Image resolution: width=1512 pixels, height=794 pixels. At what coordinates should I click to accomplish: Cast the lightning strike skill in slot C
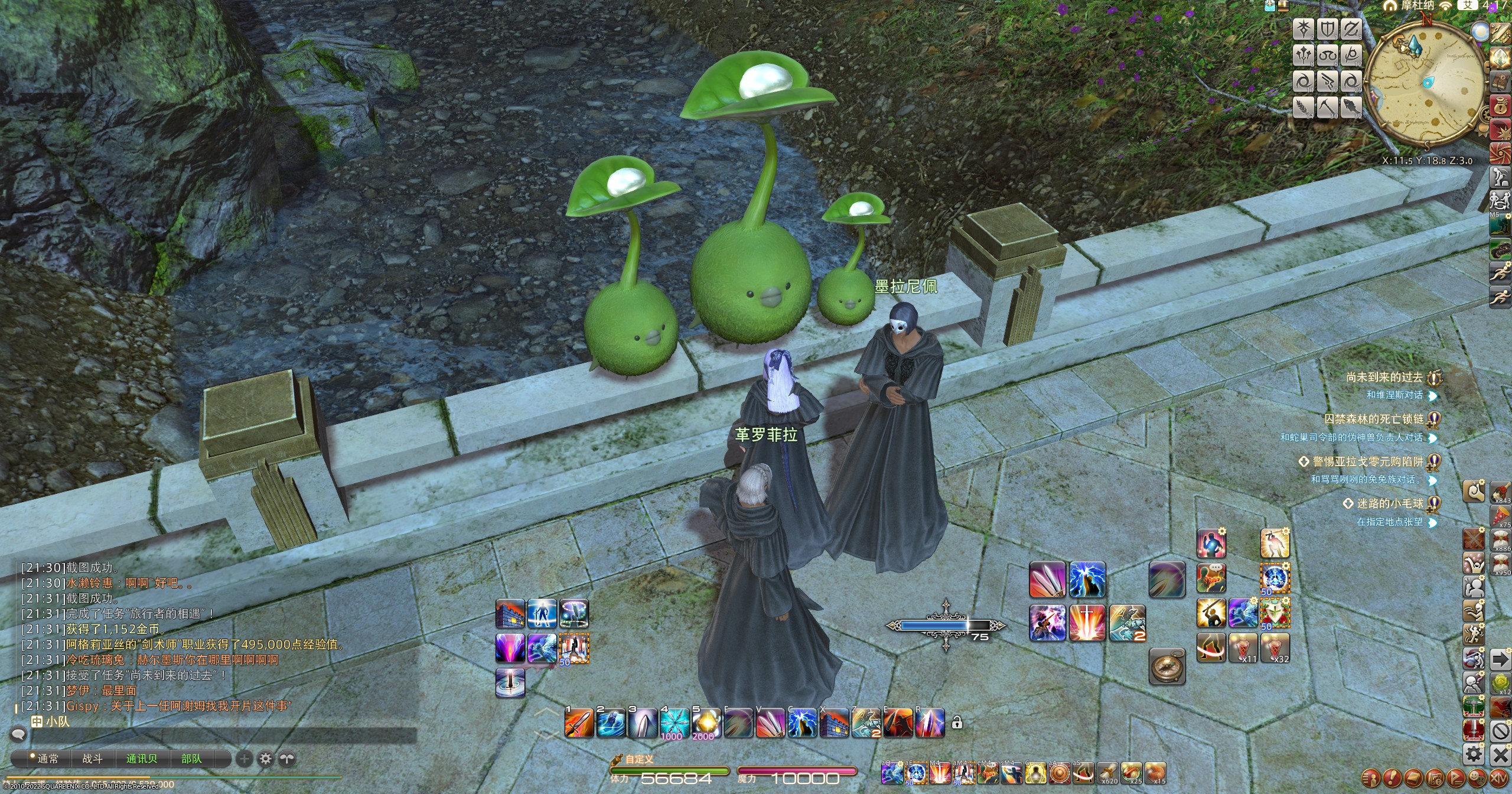pos(802,723)
